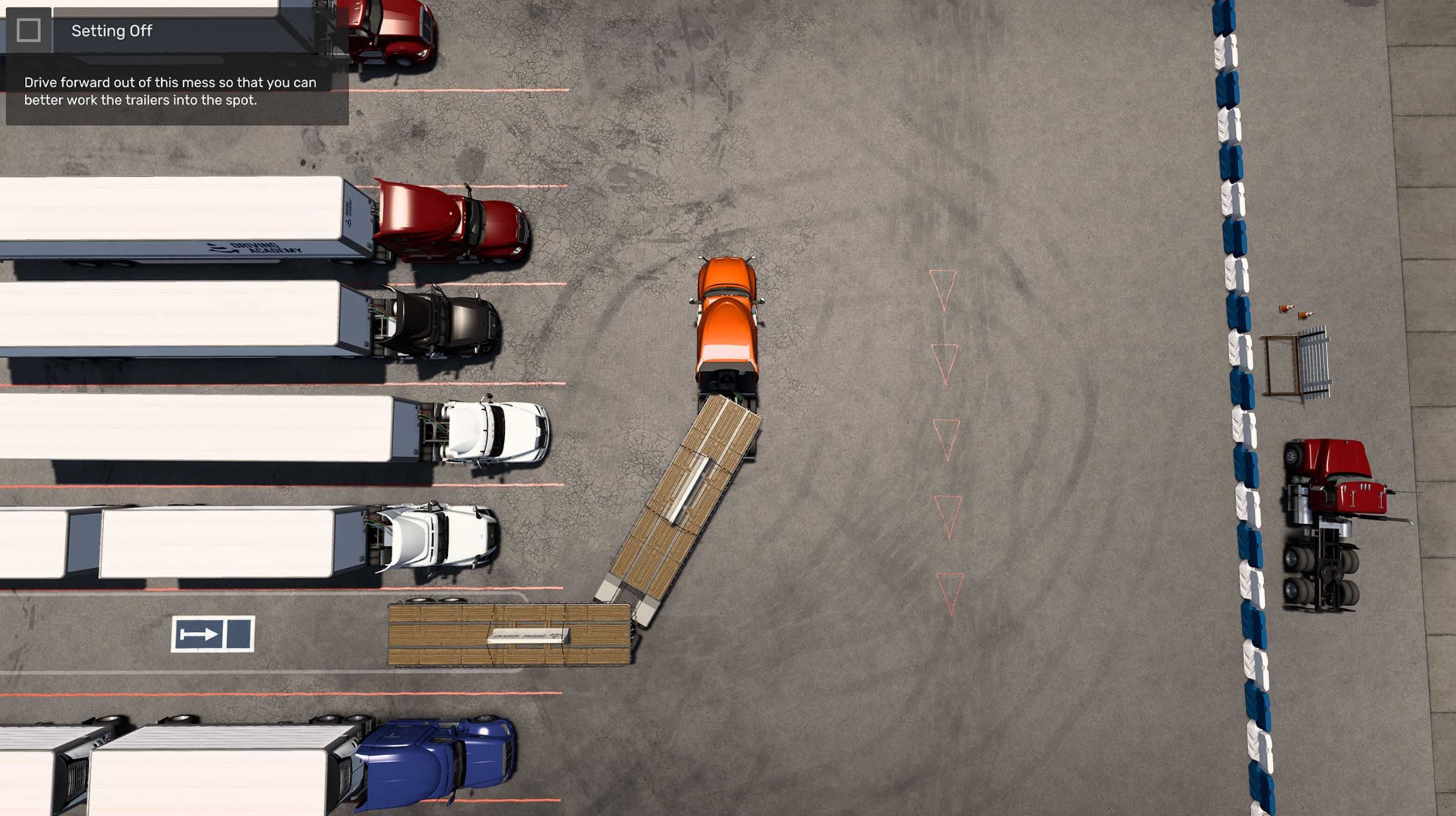Select the Setting Off title header
This screenshot has width=1456, height=816.
click(111, 31)
